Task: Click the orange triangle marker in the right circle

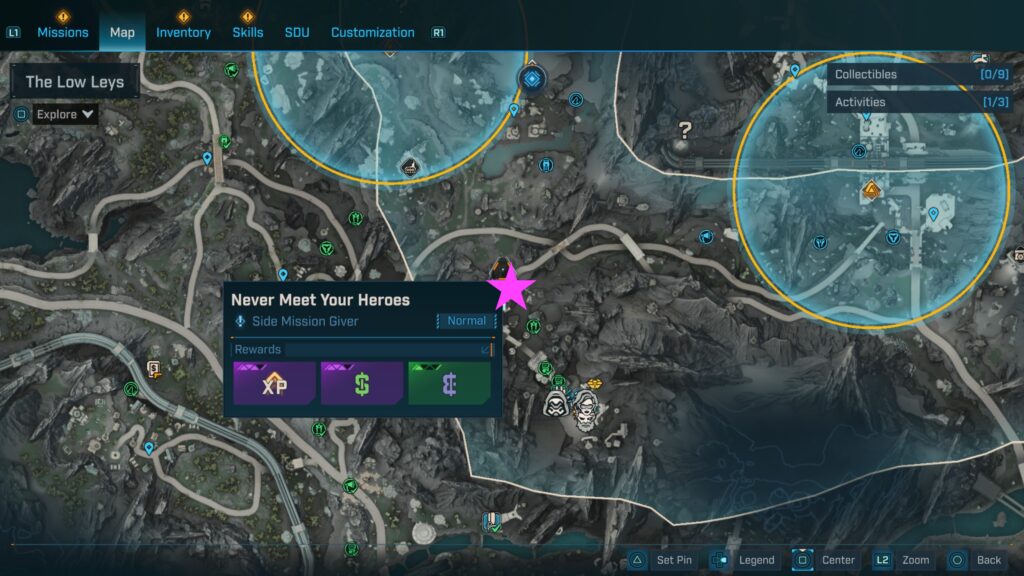Action: 871,188
